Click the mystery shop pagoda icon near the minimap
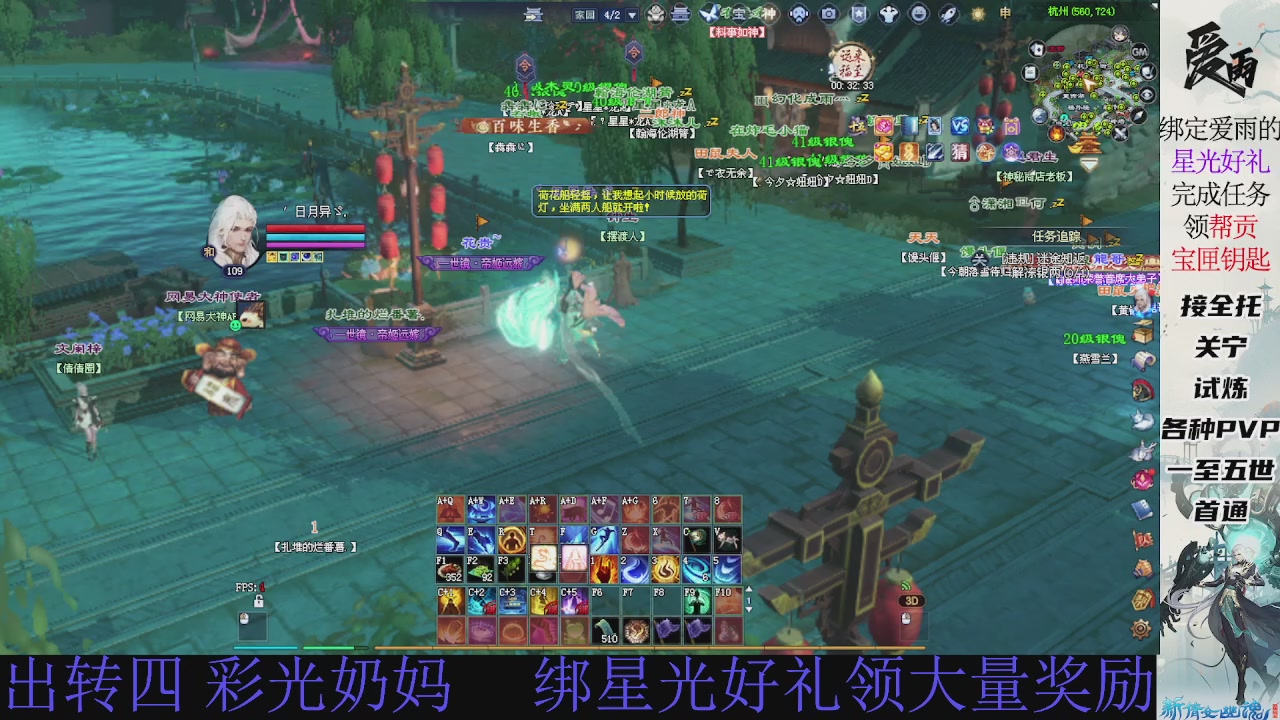This screenshot has width=1280, height=720. coord(1088,145)
